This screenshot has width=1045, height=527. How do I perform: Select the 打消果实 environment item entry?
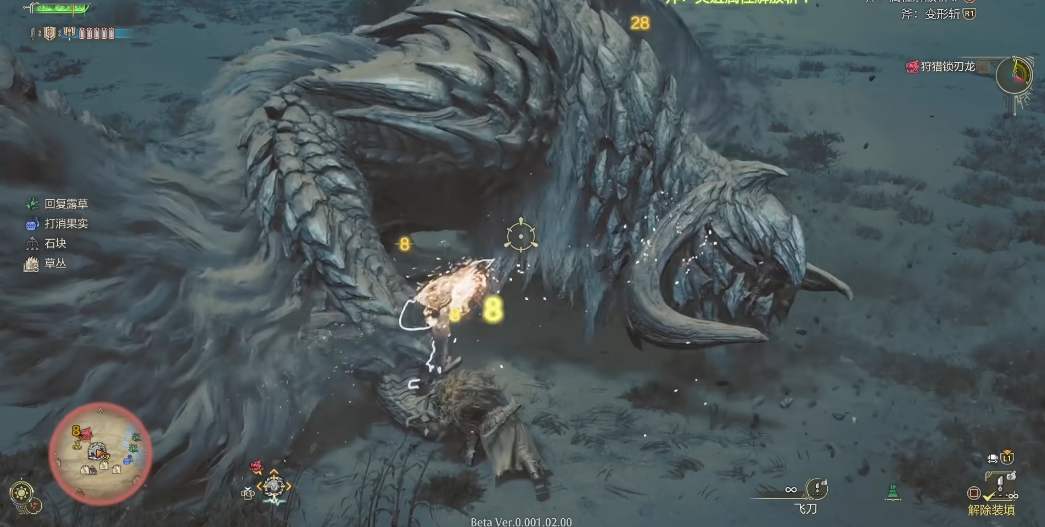point(59,224)
